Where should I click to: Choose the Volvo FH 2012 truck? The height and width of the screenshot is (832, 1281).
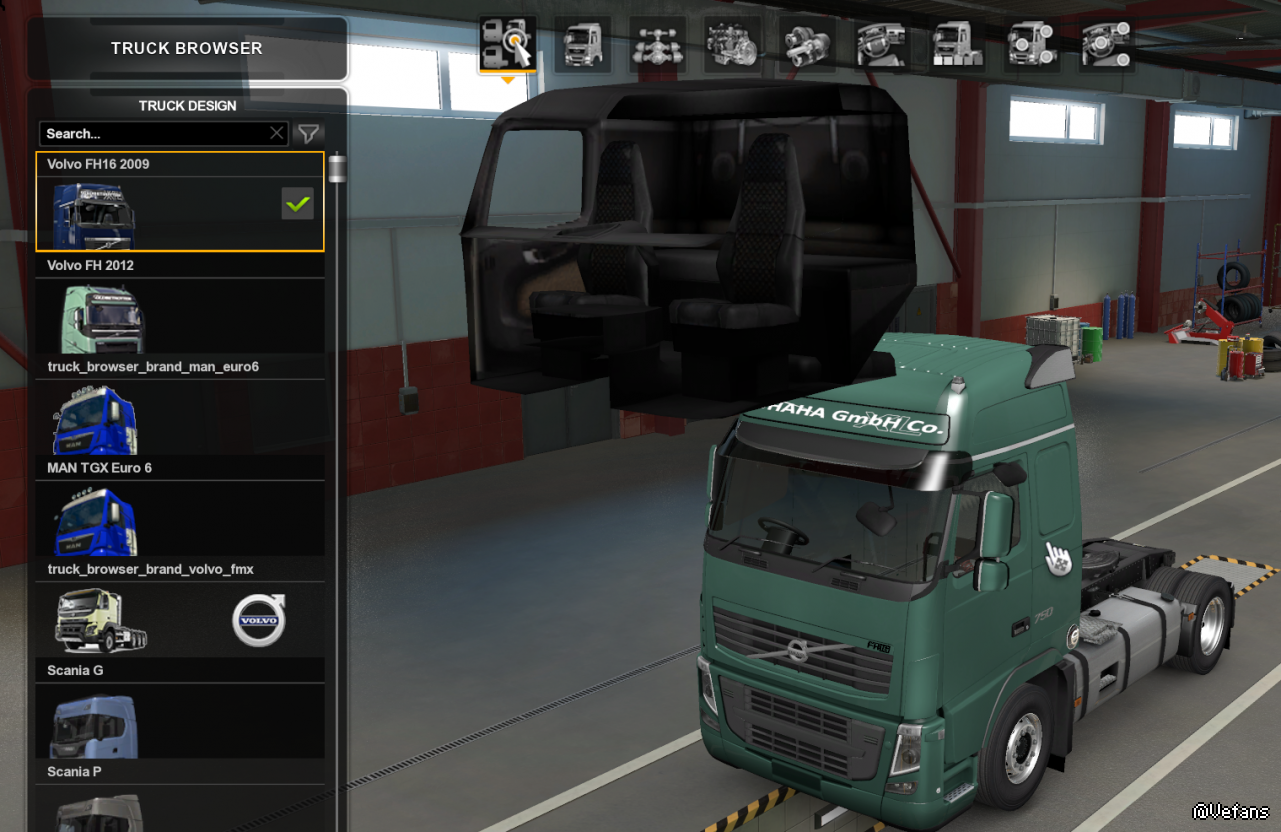click(180, 315)
